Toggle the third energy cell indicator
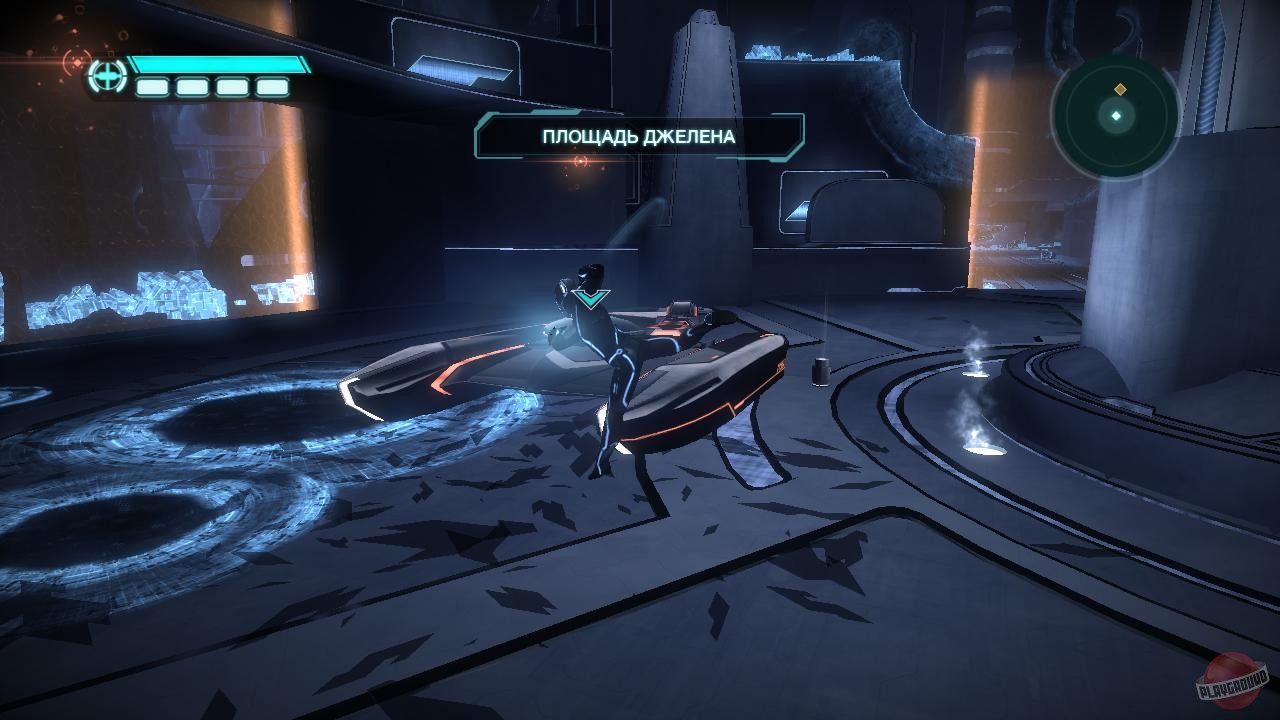The image size is (1280, 720). [231, 87]
